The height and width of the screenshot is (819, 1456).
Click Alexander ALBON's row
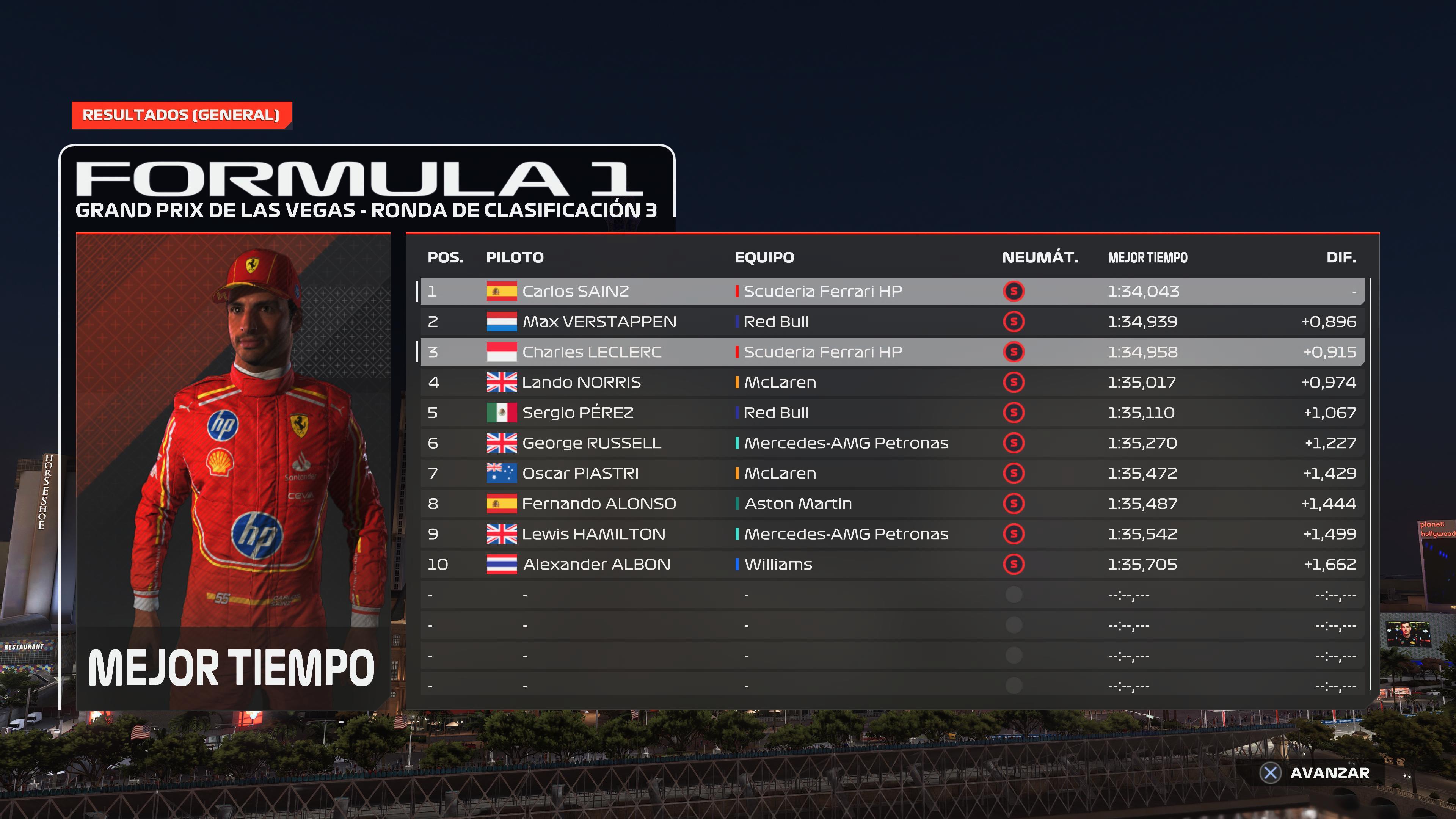(892, 564)
